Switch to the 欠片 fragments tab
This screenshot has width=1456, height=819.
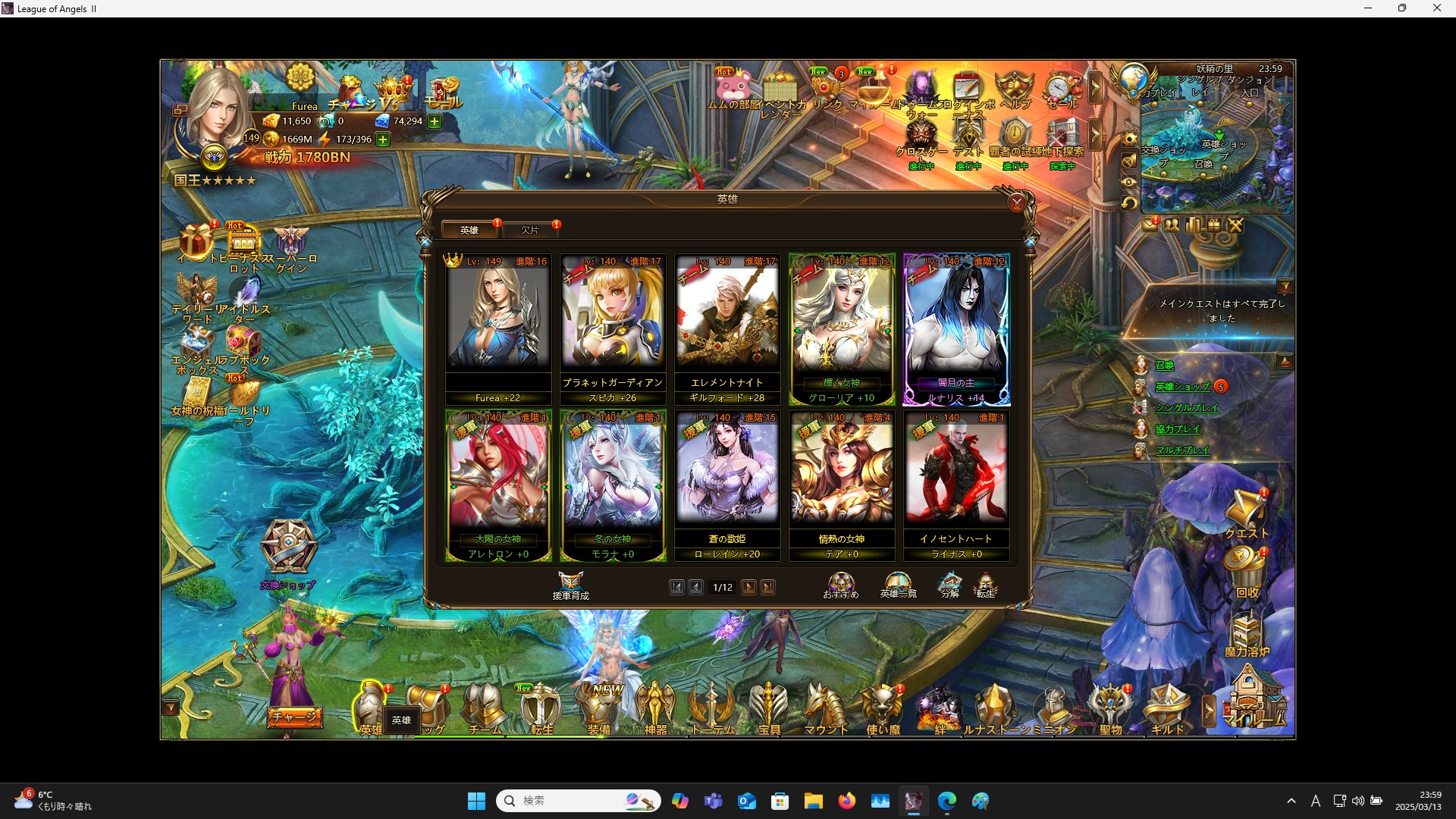tap(532, 229)
